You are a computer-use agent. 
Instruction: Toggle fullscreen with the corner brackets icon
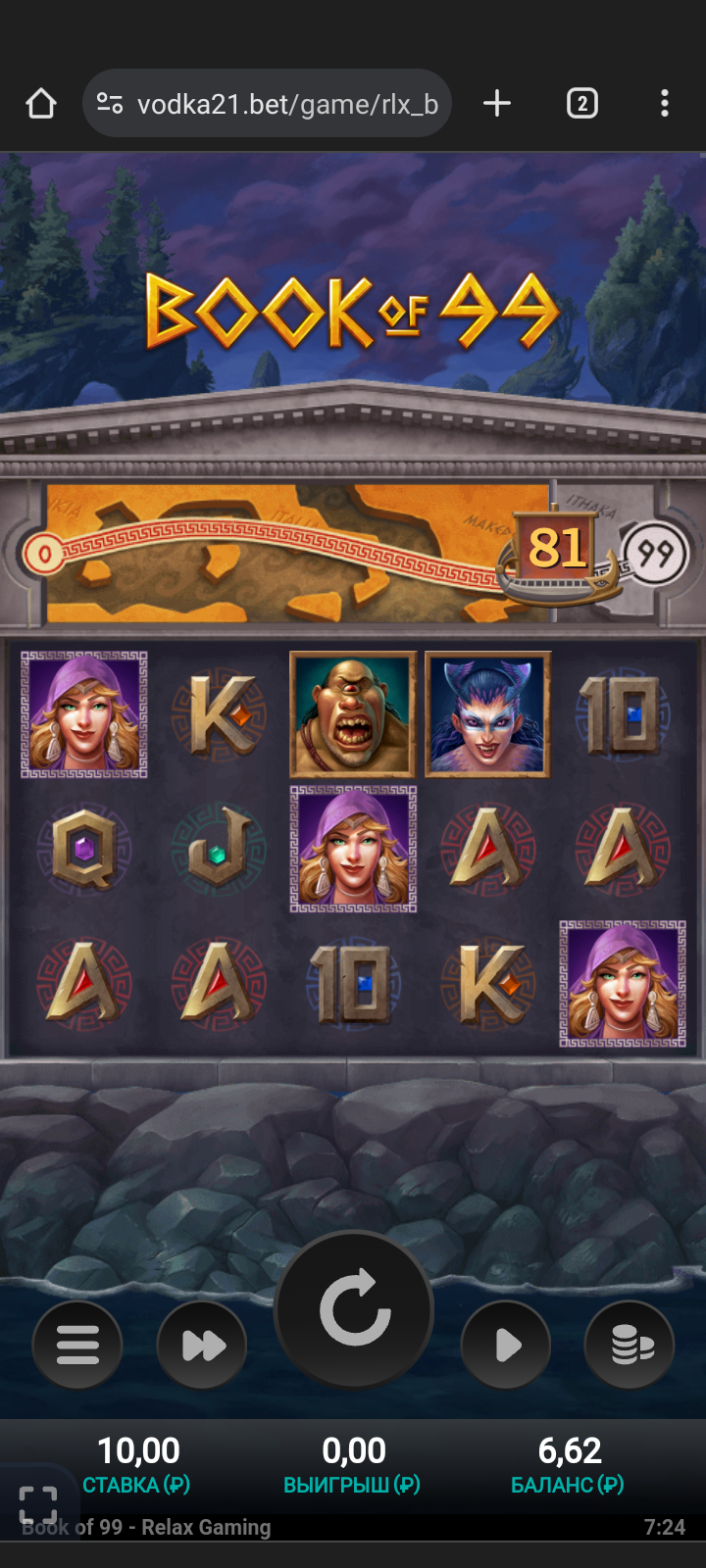38,1503
